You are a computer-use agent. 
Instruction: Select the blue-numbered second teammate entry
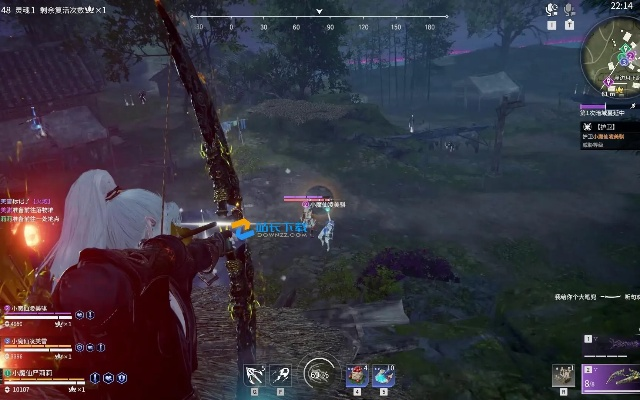point(38,342)
